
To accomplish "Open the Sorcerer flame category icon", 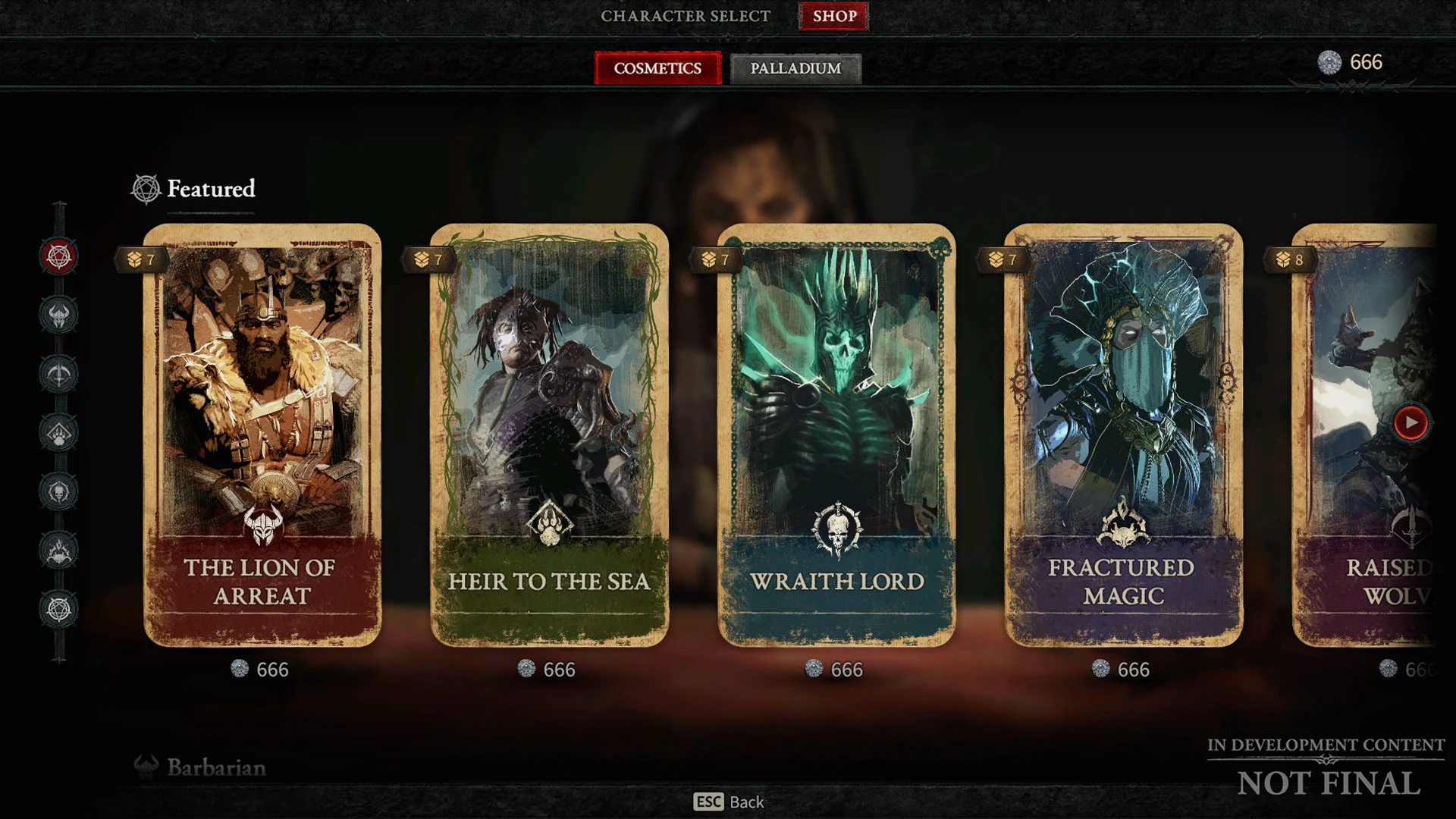I will [59, 551].
